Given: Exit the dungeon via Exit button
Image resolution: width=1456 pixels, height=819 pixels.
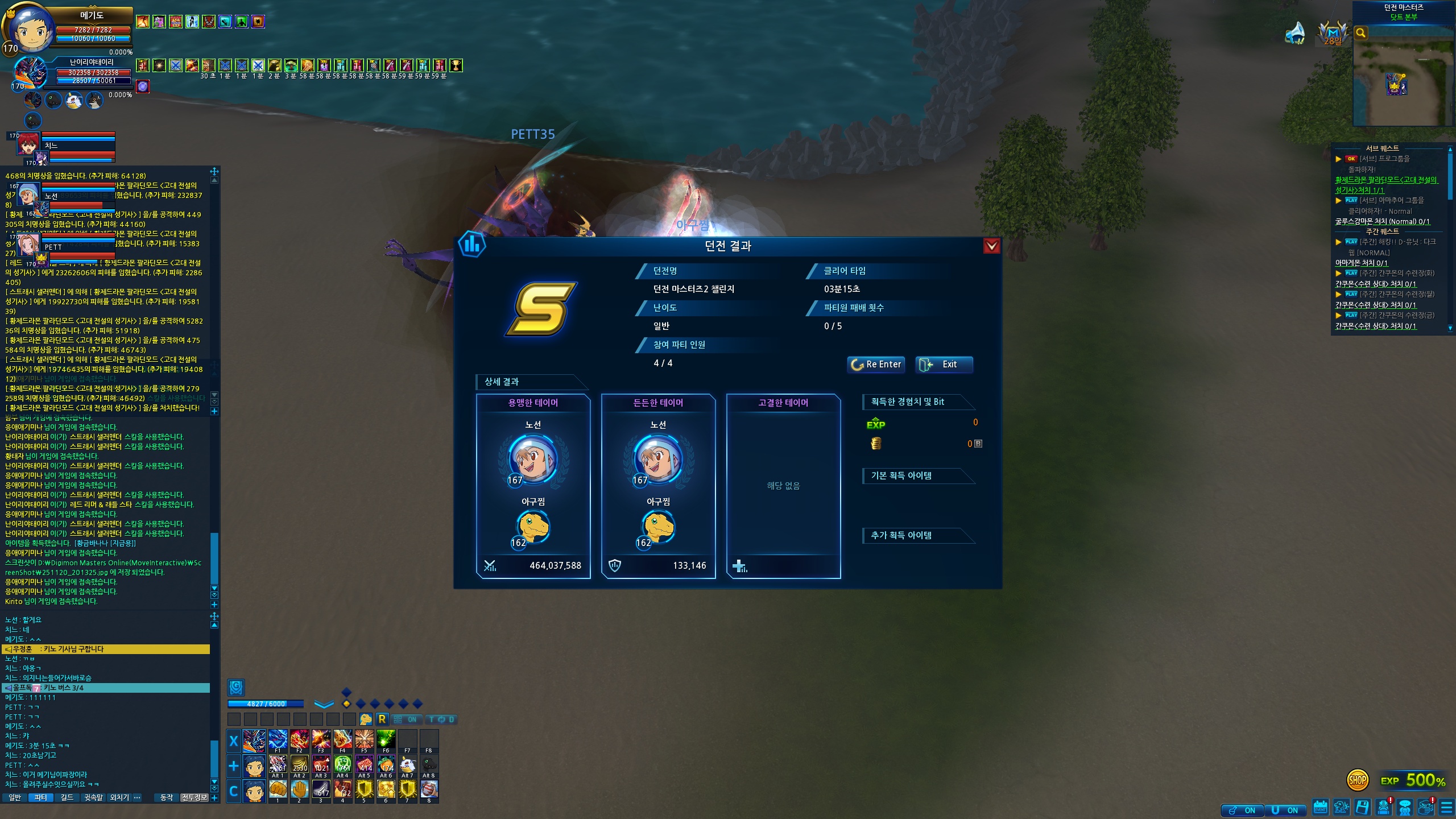Looking at the screenshot, I should tap(944, 365).
